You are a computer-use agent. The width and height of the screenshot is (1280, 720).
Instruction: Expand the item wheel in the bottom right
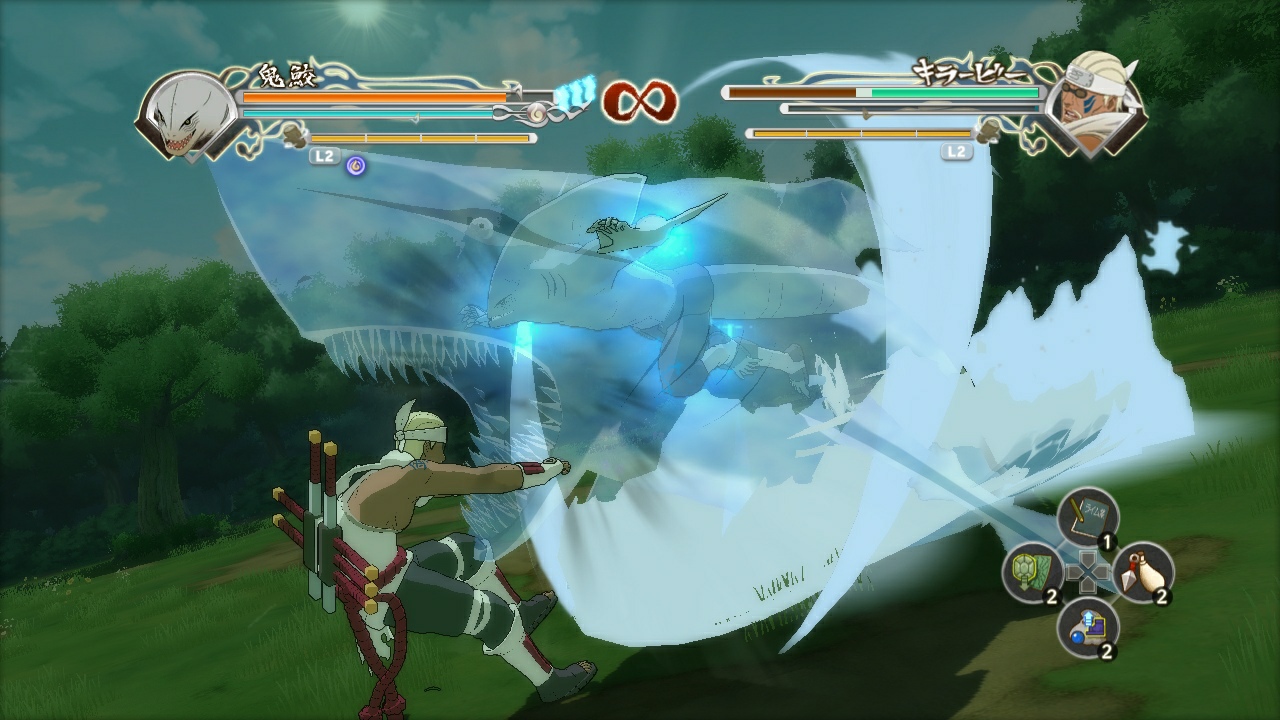1090,572
